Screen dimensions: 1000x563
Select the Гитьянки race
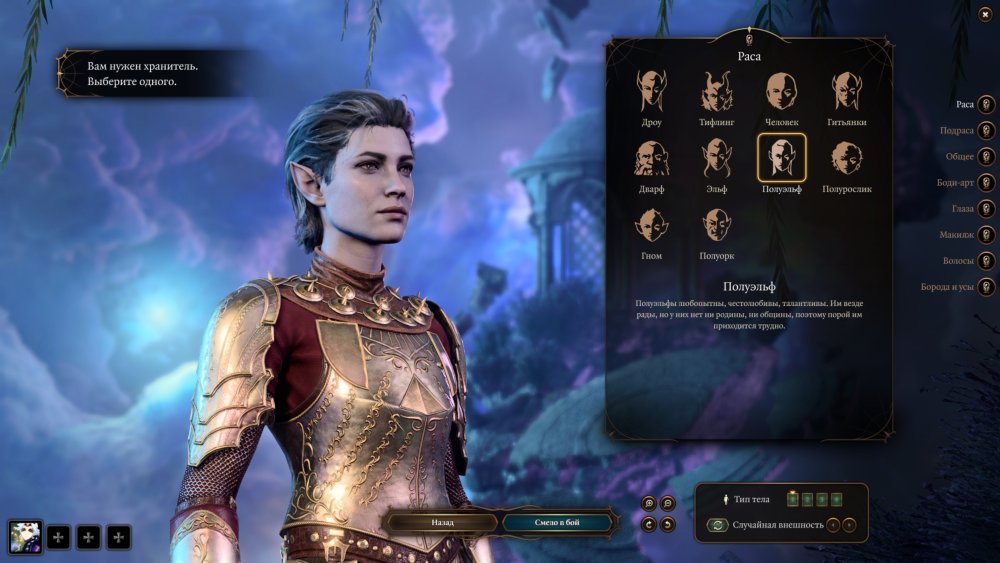(847, 92)
